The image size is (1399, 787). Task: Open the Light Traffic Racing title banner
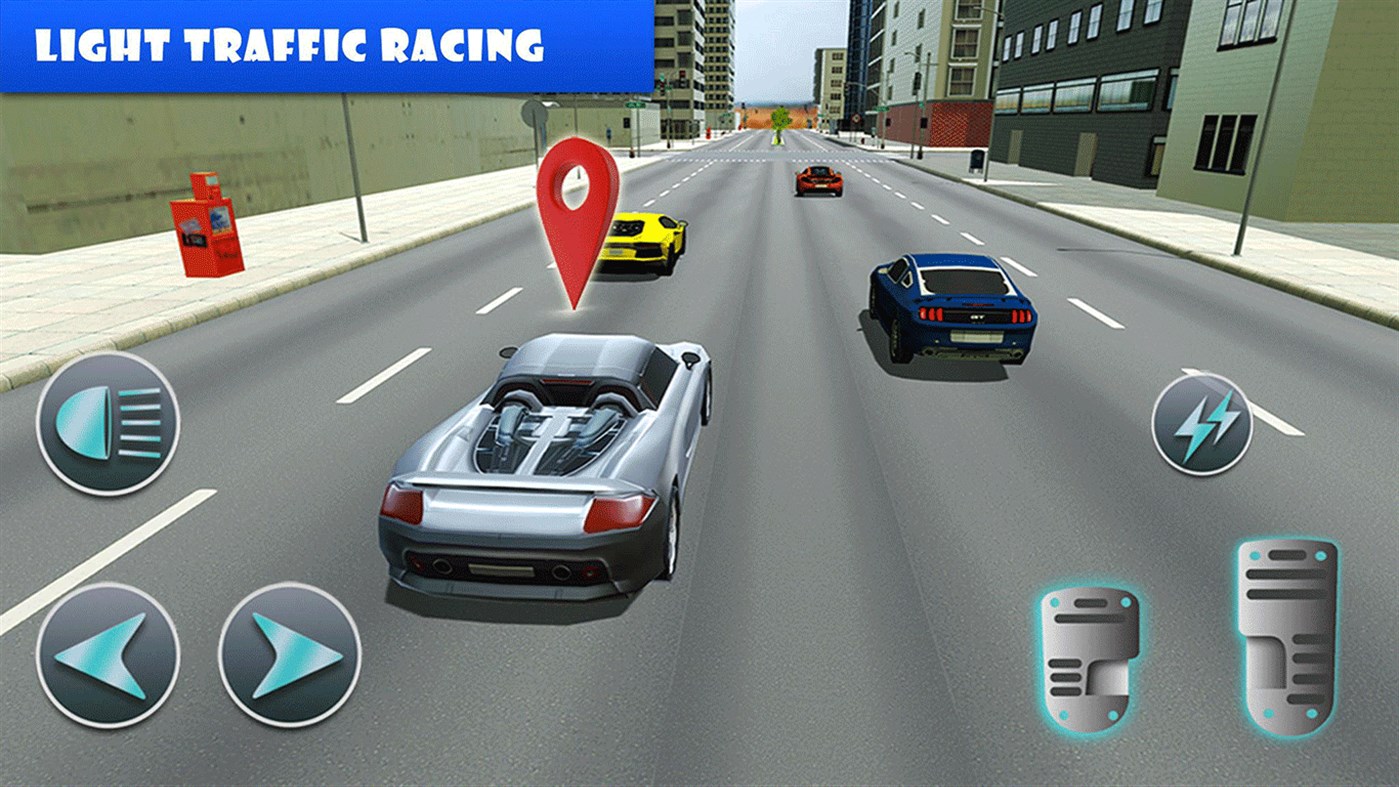coord(289,44)
